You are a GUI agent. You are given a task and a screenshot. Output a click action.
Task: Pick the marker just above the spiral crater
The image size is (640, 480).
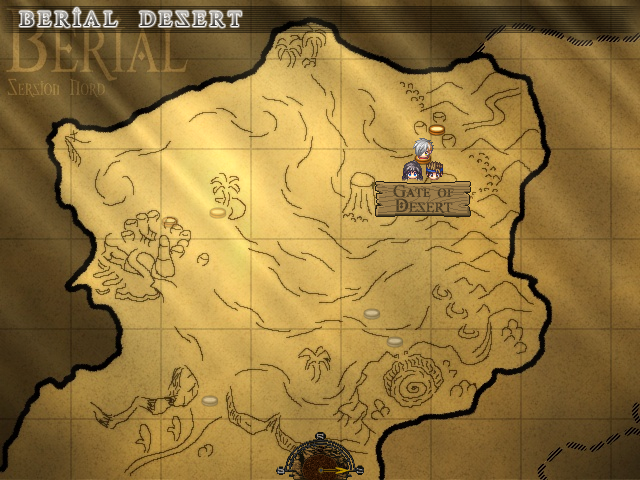point(395,342)
